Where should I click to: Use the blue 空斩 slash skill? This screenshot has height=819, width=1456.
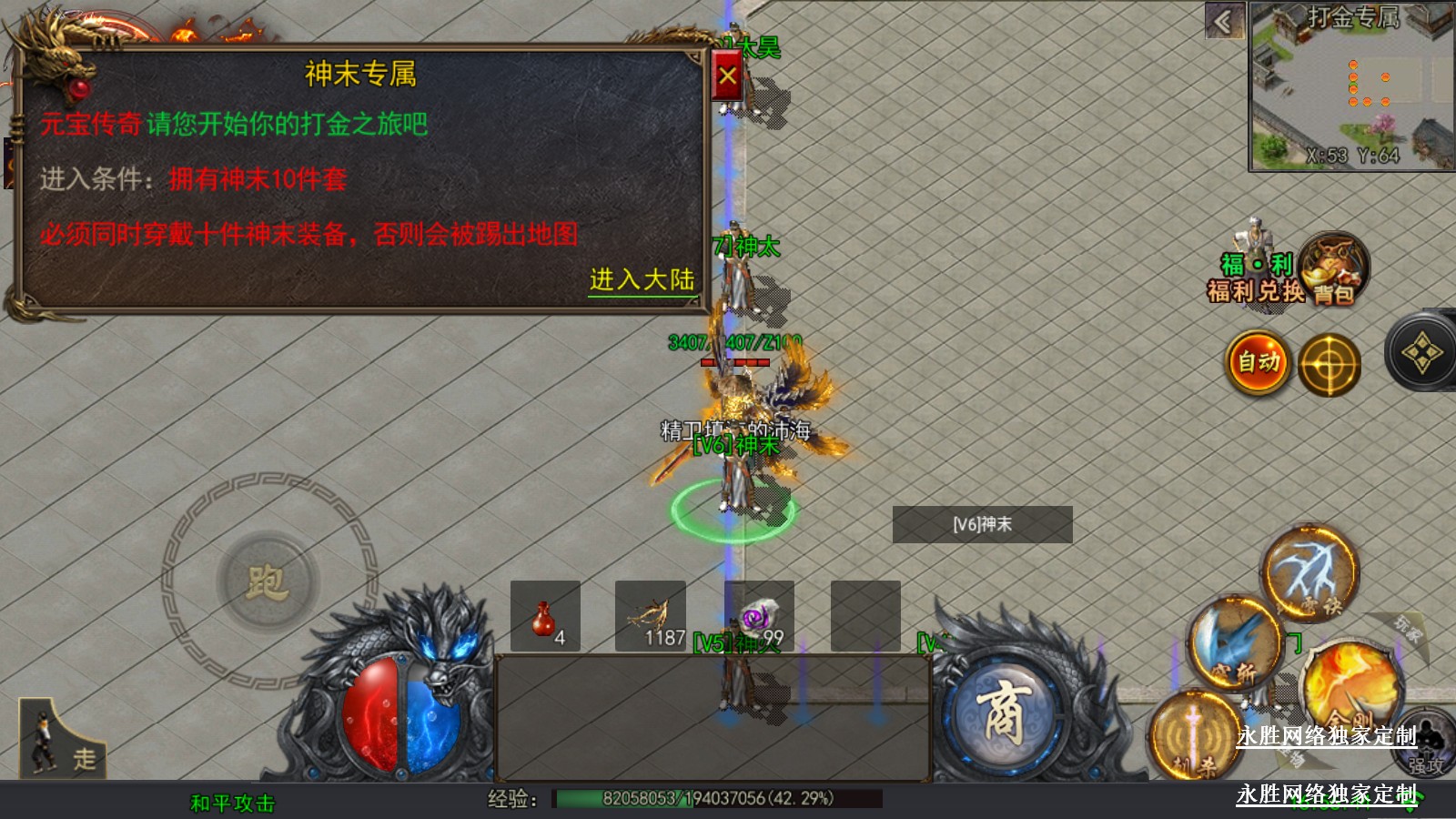click(1236, 644)
